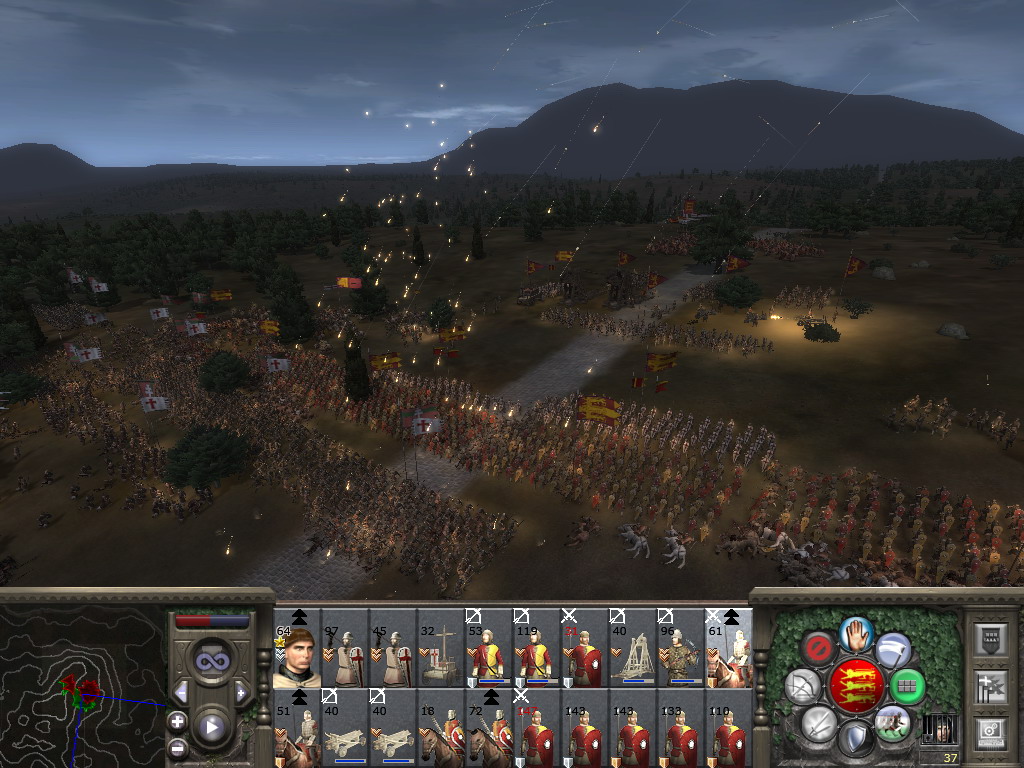Image resolution: width=1024 pixels, height=768 pixels.
Task: Toggle guard mode shield icon
Action: pos(855,739)
